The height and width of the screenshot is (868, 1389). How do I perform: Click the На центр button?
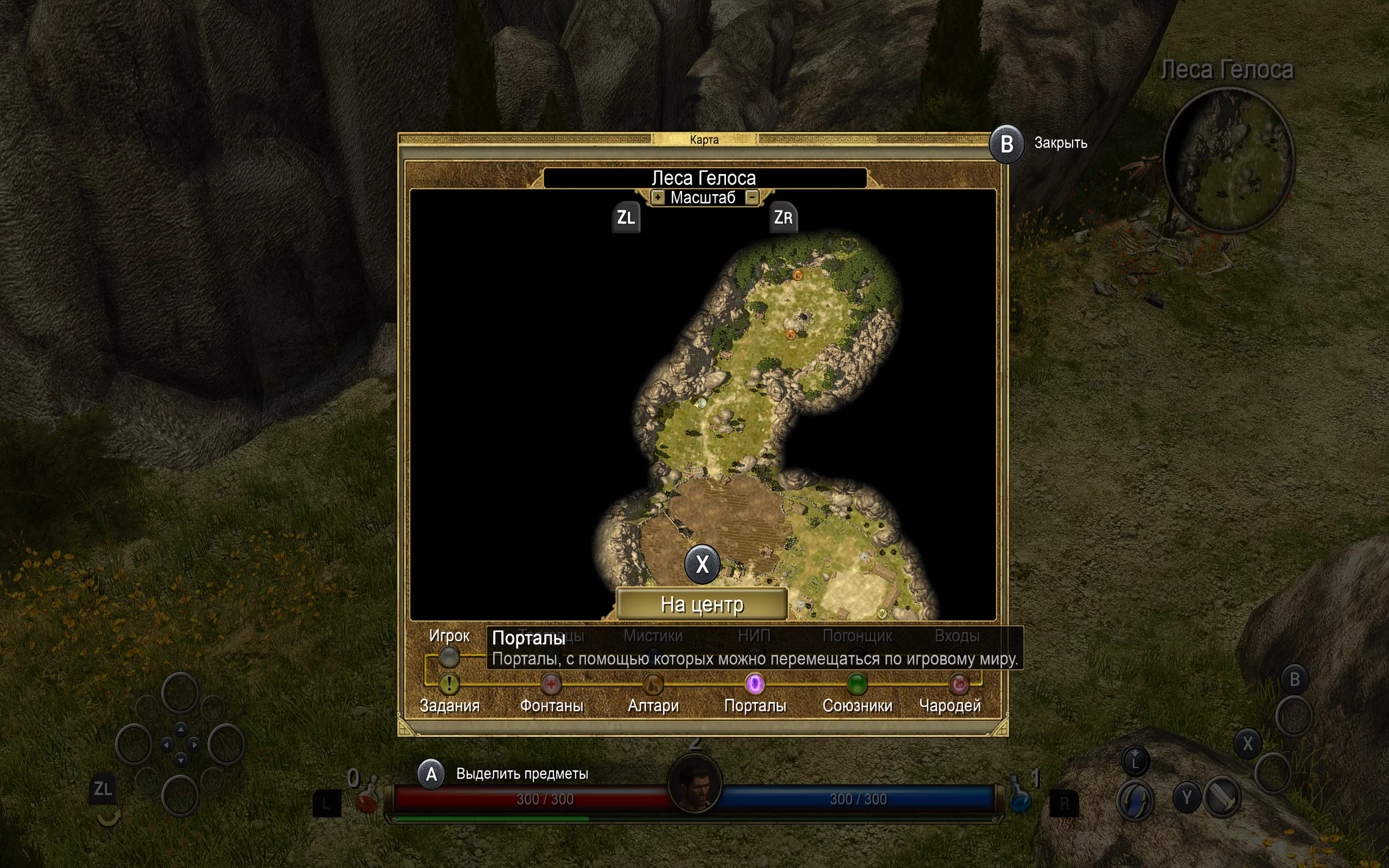click(702, 604)
